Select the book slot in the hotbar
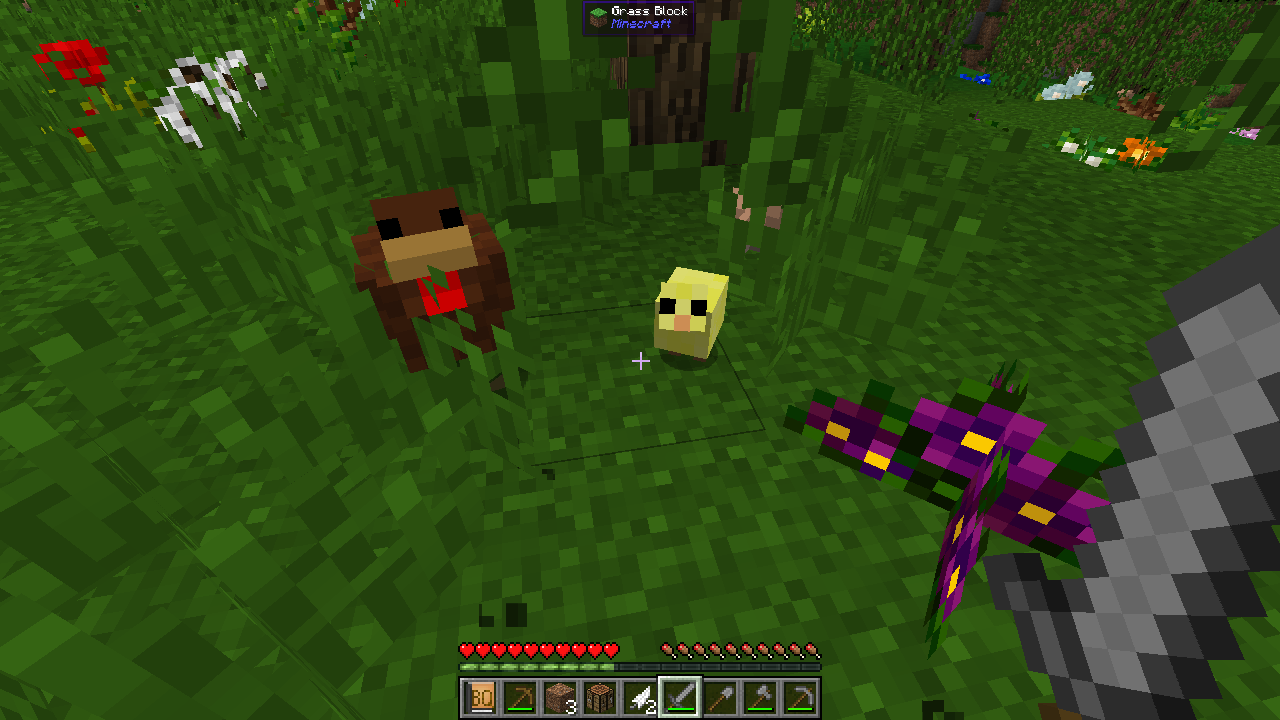The width and height of the screenshot is (1280, 720). click(480, 698)
